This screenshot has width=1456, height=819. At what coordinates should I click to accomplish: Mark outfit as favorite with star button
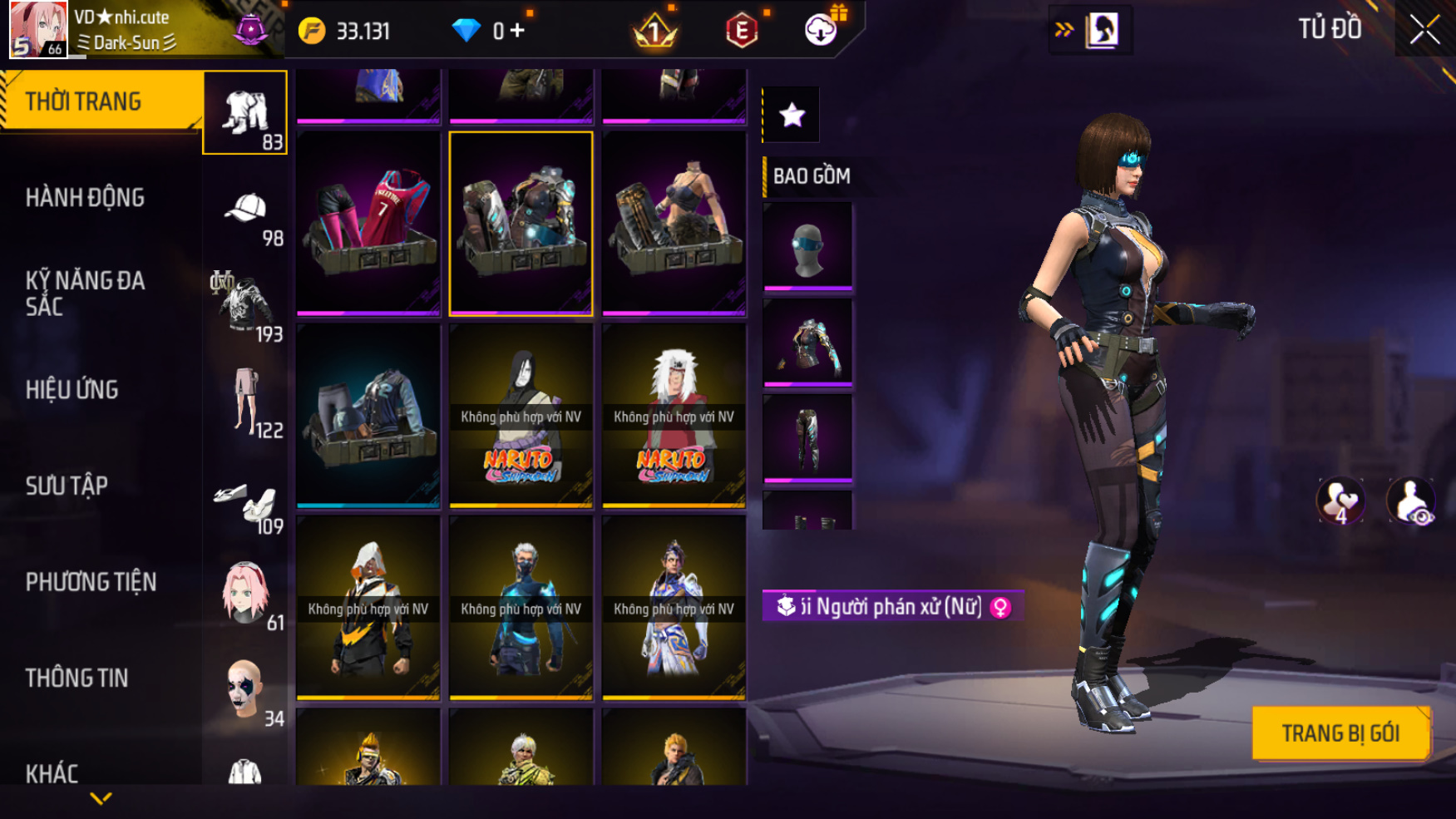coord(792,115)
